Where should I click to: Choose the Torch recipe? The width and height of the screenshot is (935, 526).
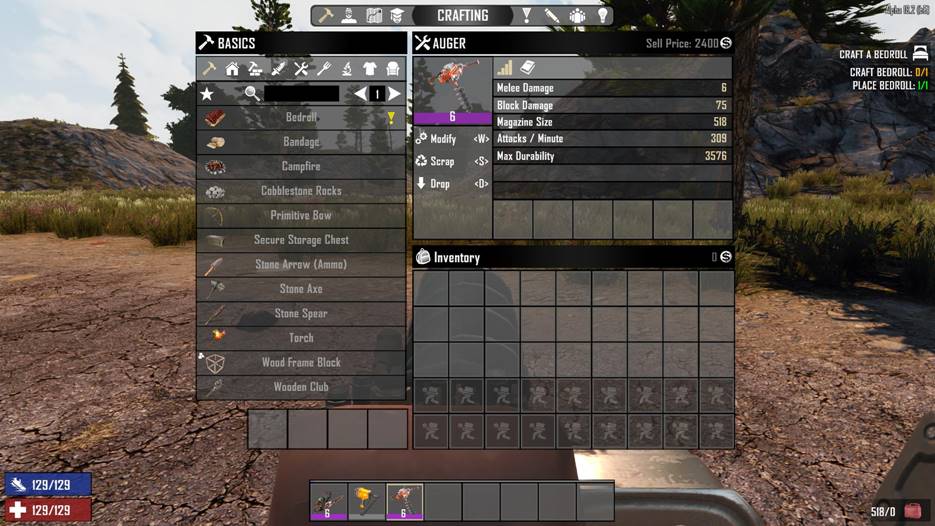pyautogui.click(x=301, y=338)
